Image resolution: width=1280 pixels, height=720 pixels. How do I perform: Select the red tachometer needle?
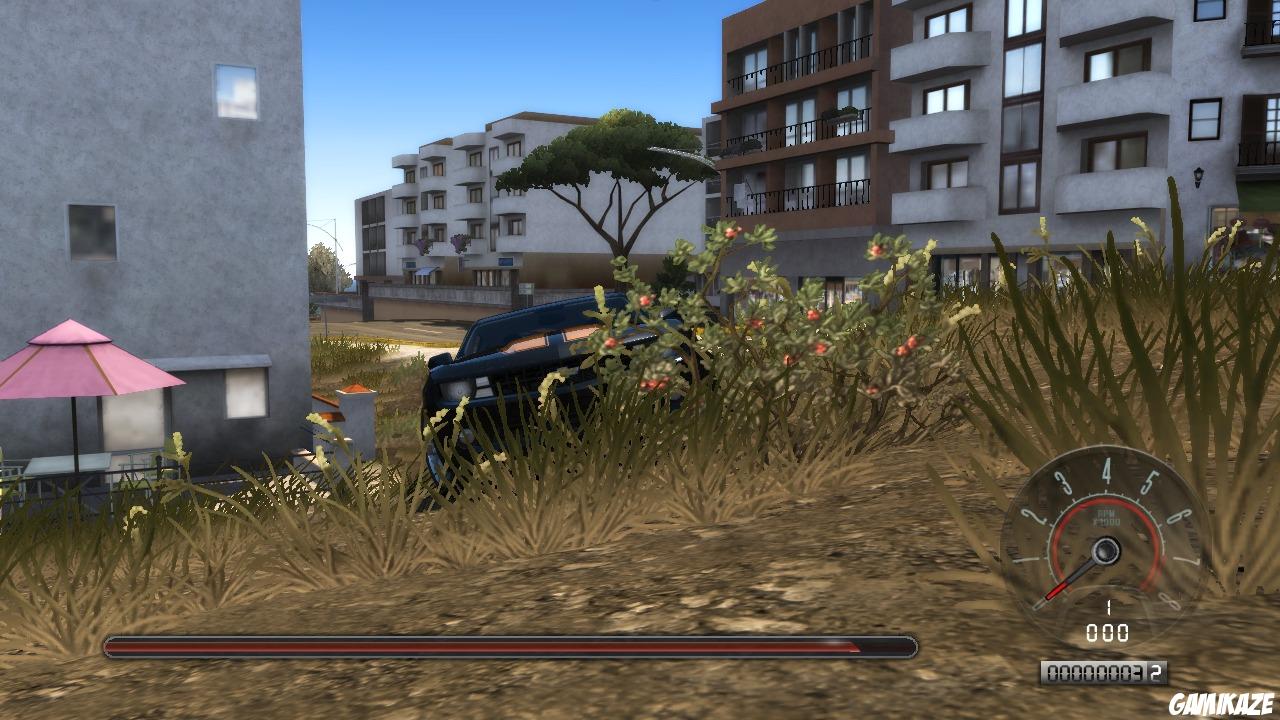(x=1058, y=588)
